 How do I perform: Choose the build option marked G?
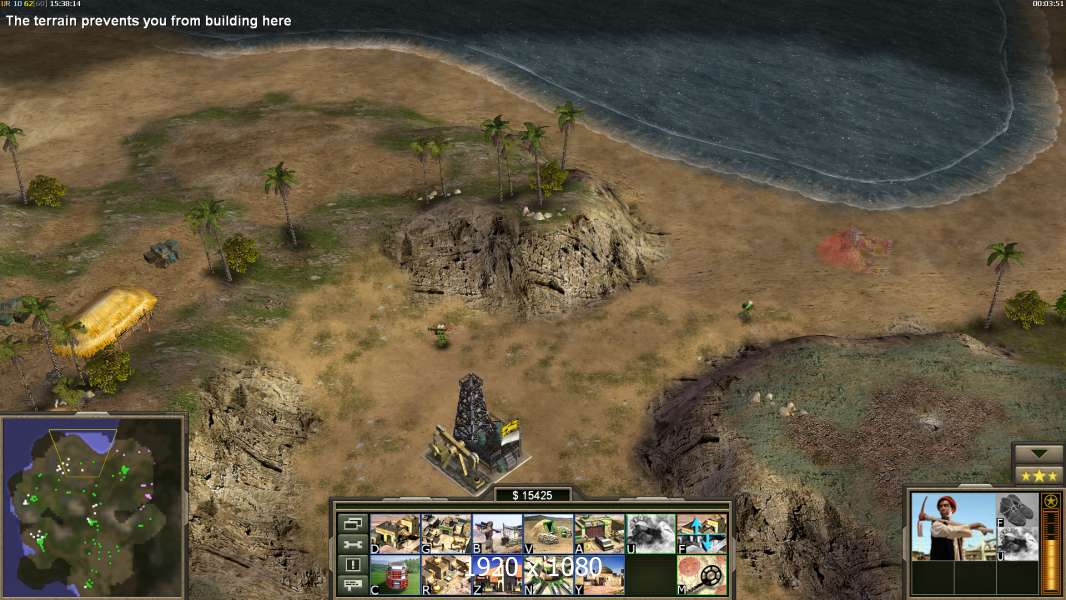[x=446, y=534]
